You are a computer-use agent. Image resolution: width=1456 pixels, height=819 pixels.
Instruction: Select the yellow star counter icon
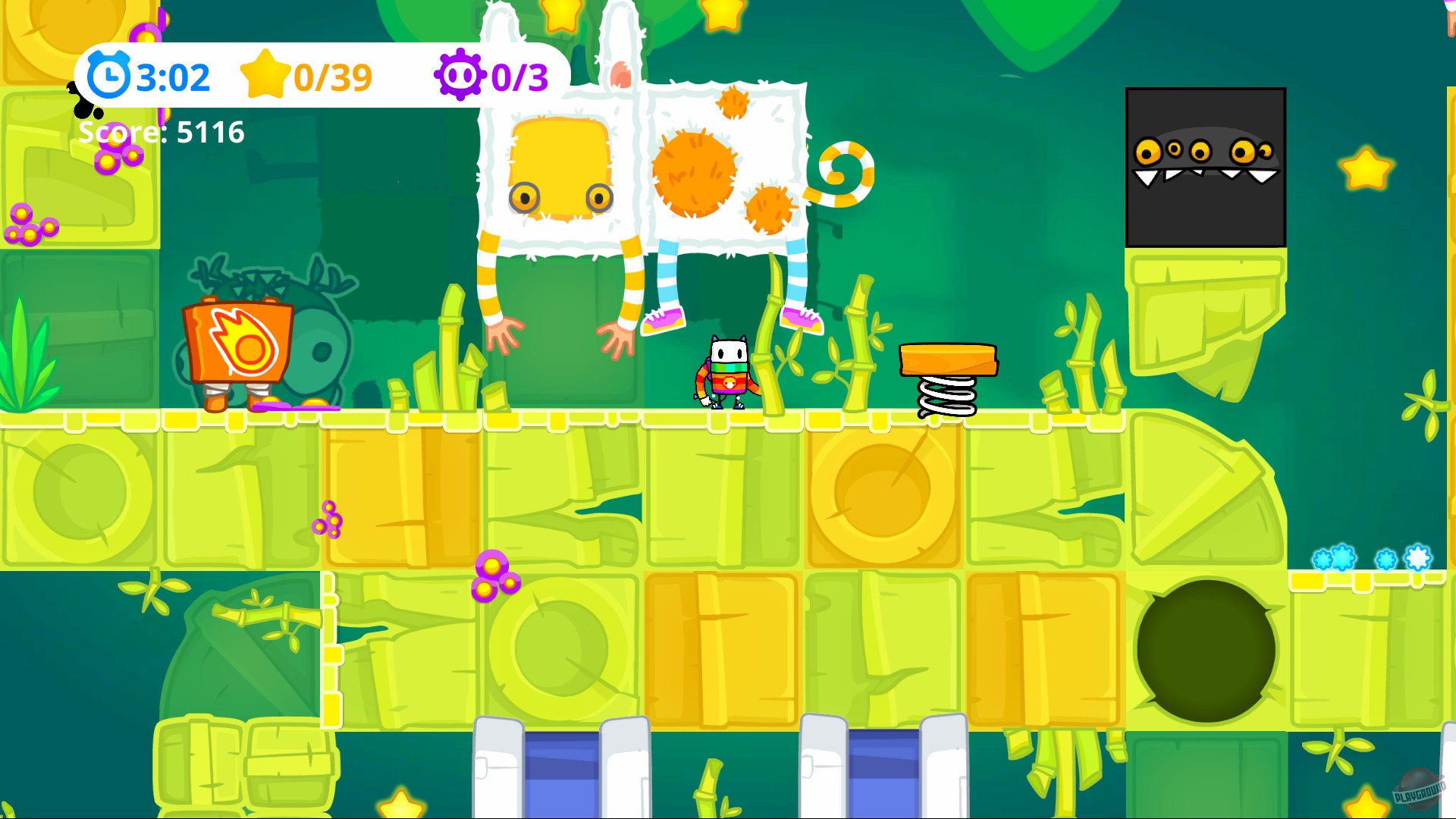click(265, 74)
